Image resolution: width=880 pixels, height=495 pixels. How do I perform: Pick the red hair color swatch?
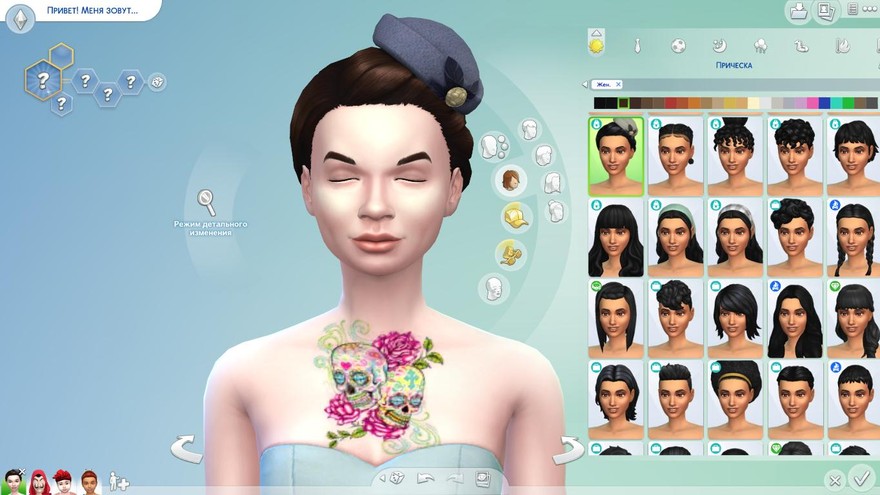coord(669,103)
